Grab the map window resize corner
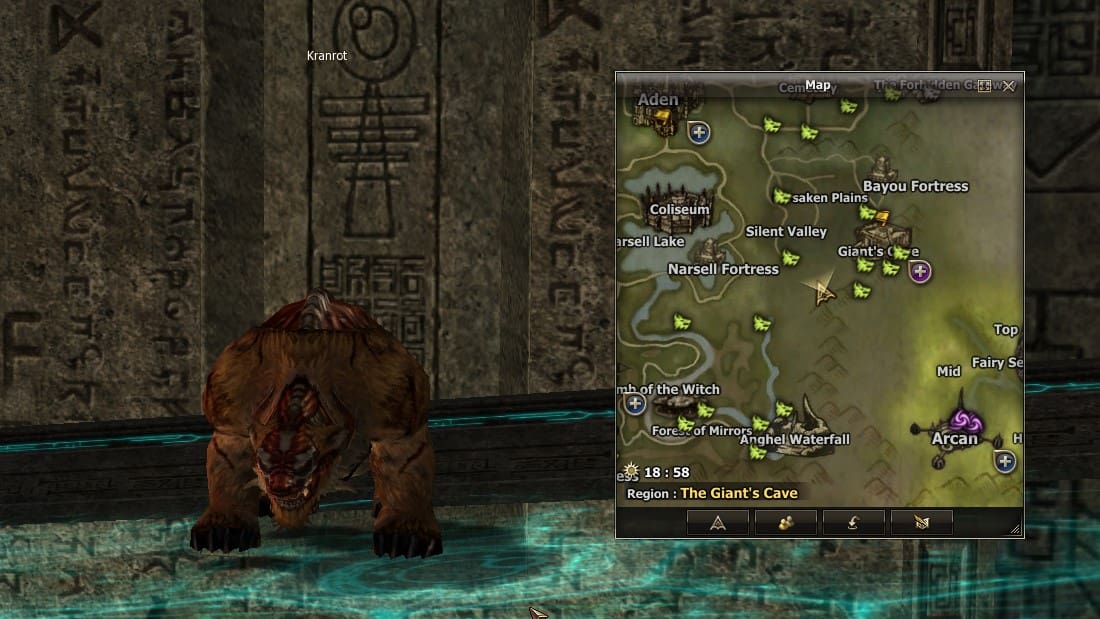The height and width of the screenshot is (619, 1100). coord(1016,530)
